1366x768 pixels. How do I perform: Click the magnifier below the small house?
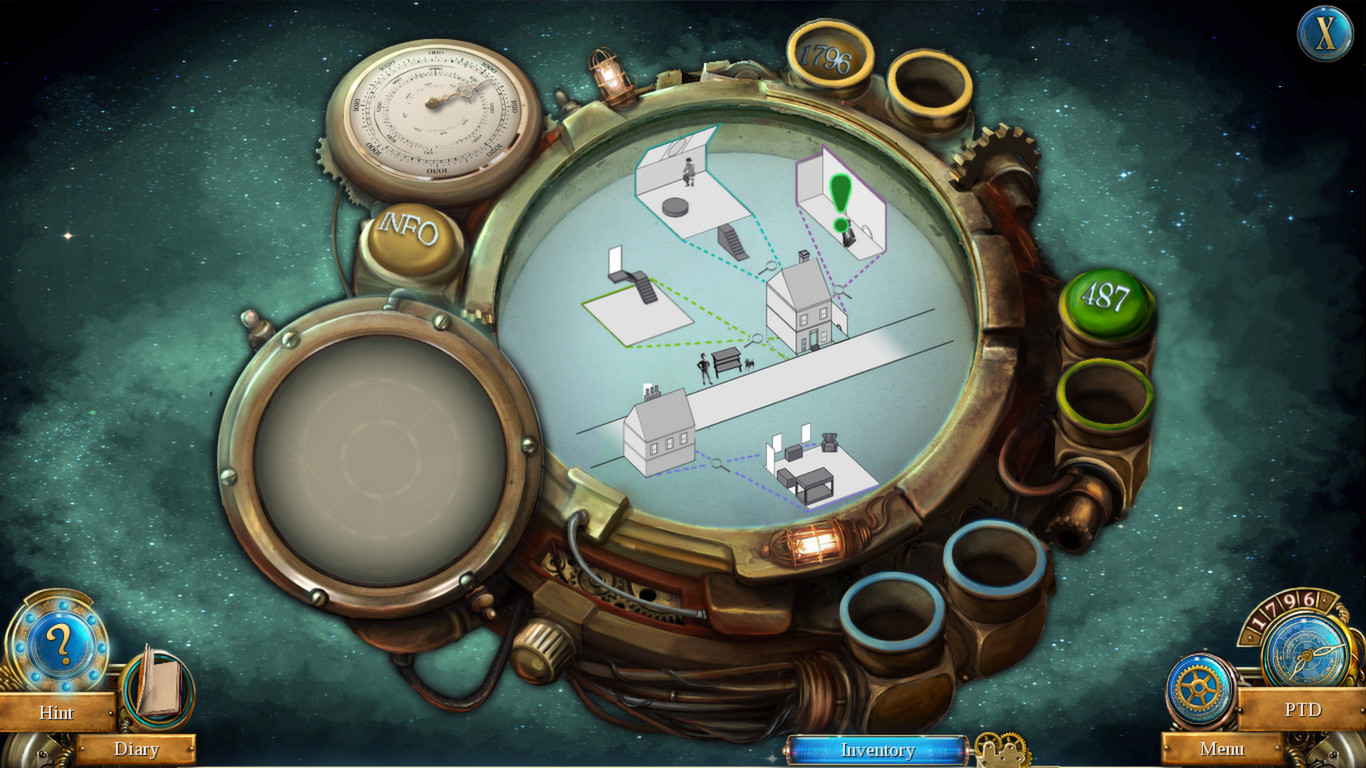pyautogui.click(x=718, y=464)
